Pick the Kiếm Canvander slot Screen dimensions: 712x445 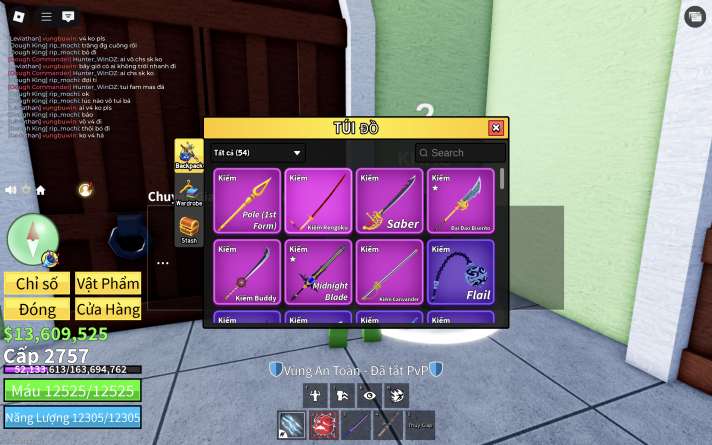click(x=389, y=272)
